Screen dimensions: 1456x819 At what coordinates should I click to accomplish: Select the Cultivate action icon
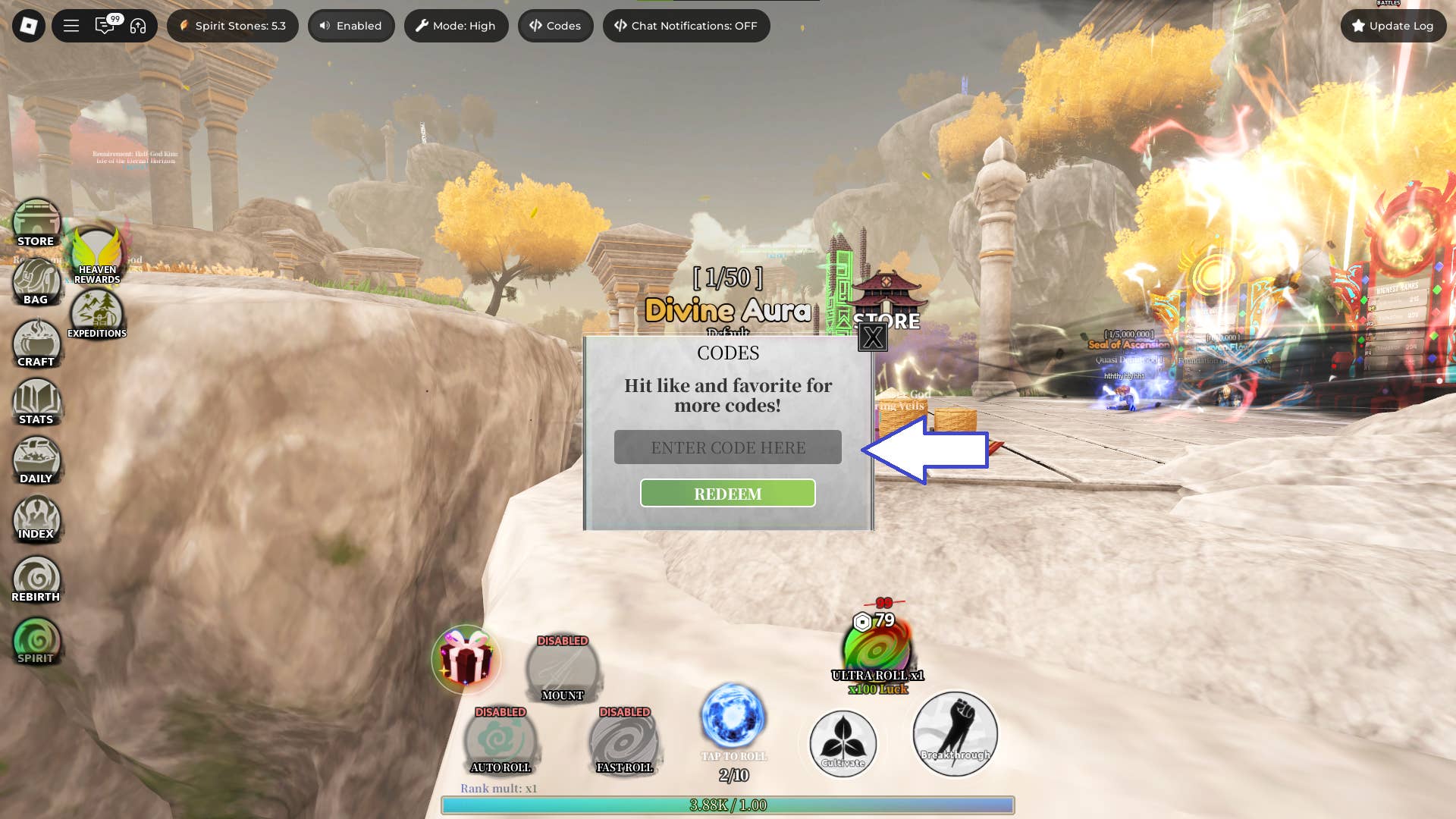point(843,744)
